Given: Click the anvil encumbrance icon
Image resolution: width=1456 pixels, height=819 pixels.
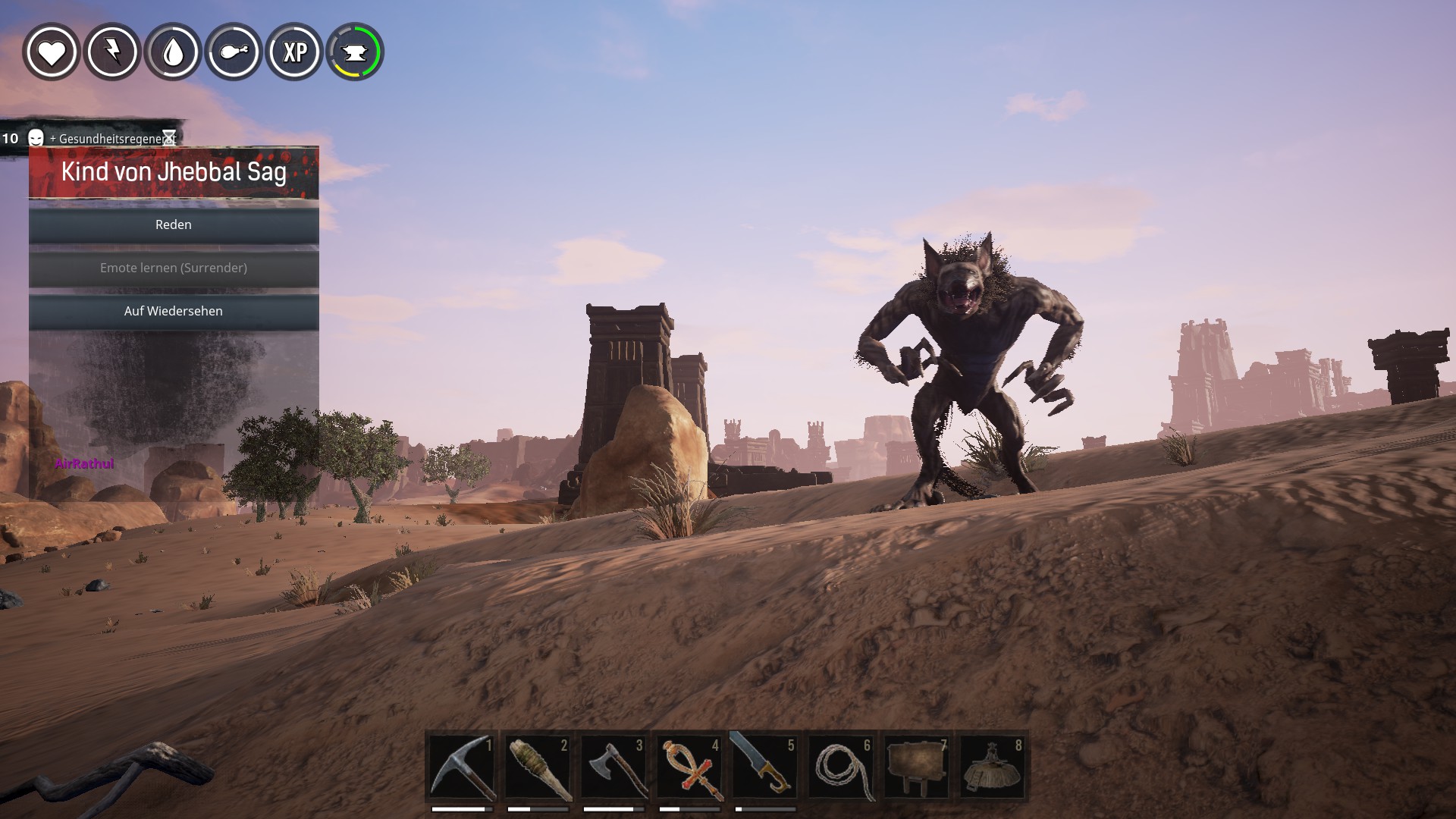Looking at the screenshot, I should click(x=355, y=52).
